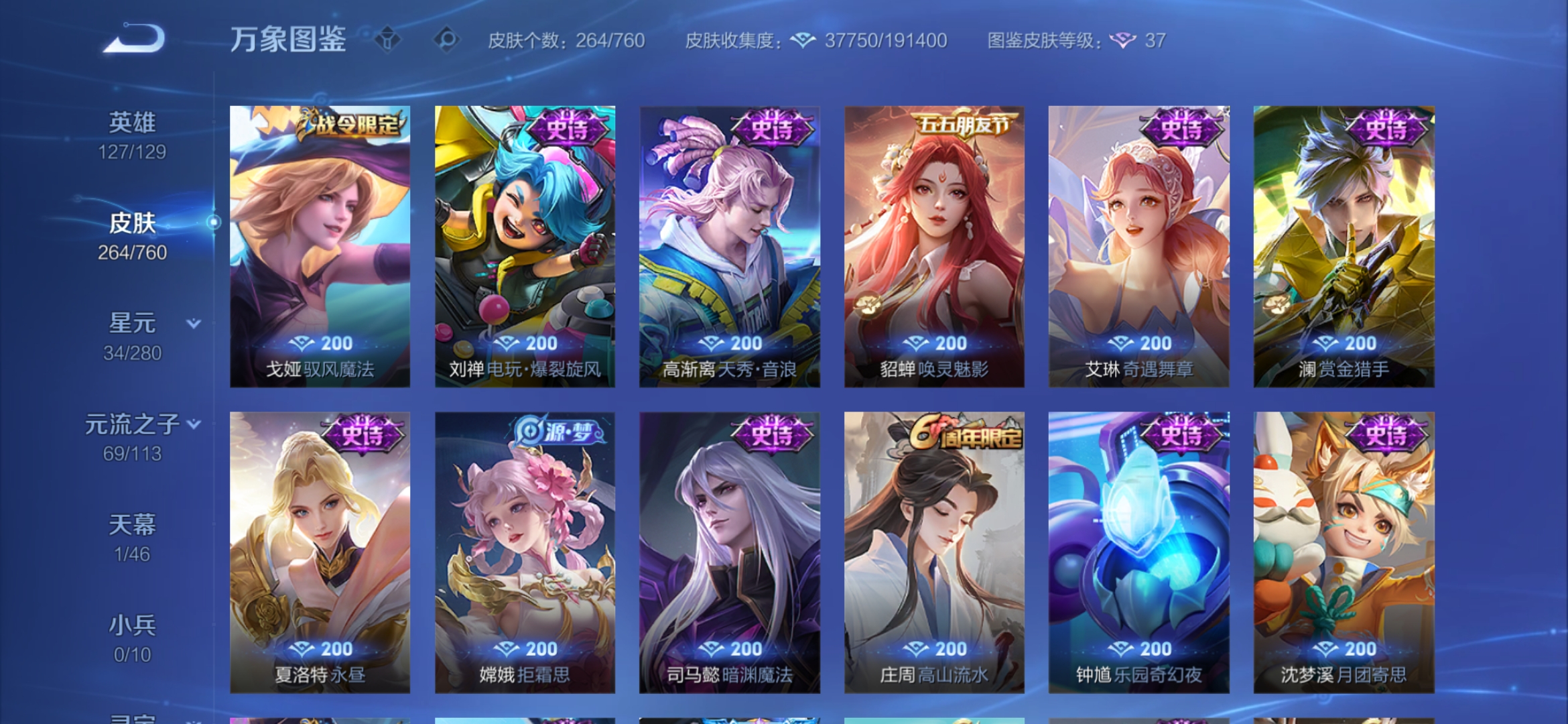Image resolution: width=1568 pixels, height=724 pixels.
Task: Open the skin filter icon
Action: pyautogui.click(x=388, y=40)
